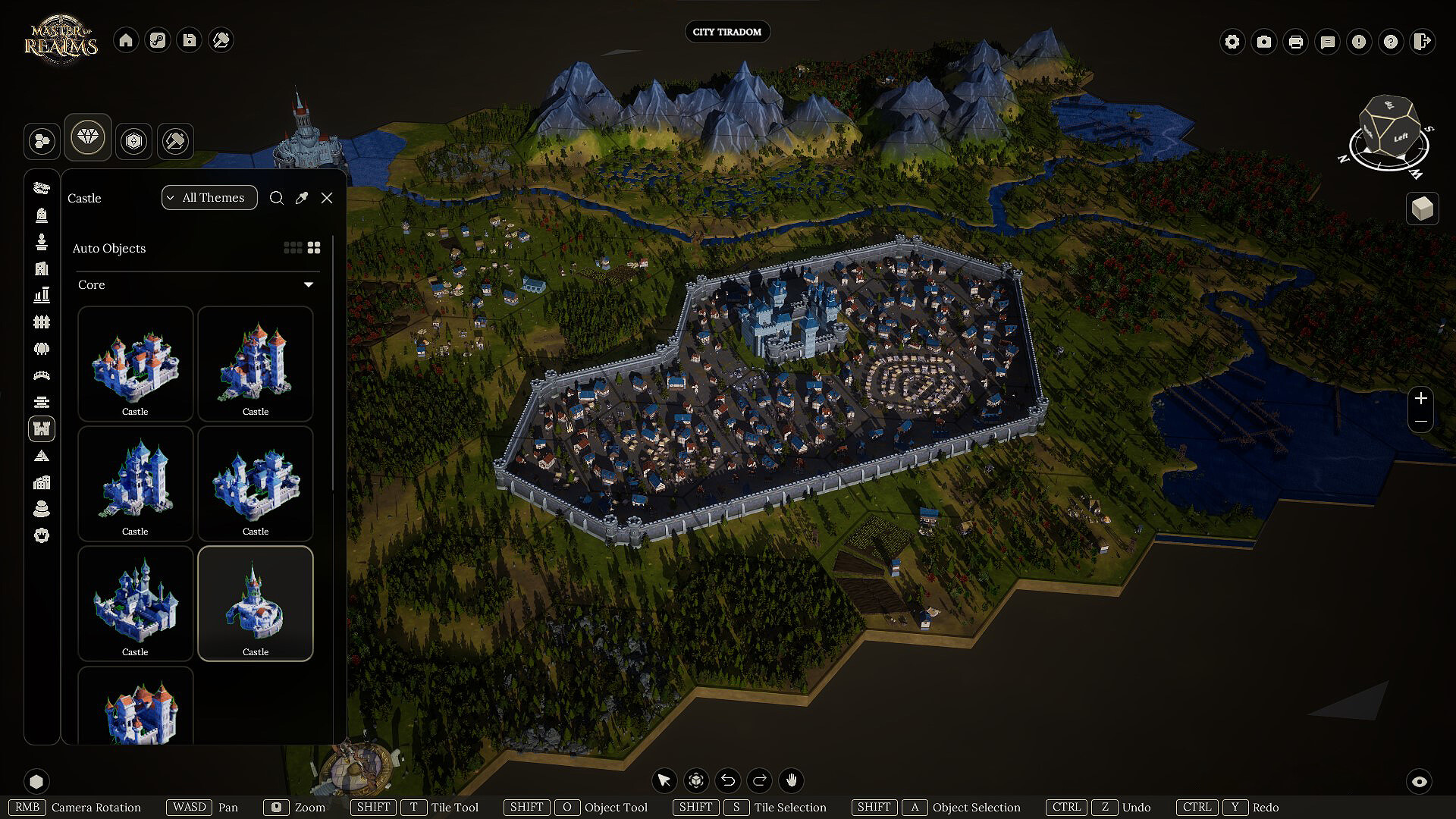Toggle the eye visibility button
This screenshot has height=819, width=1456.
tap(1420, 781)
